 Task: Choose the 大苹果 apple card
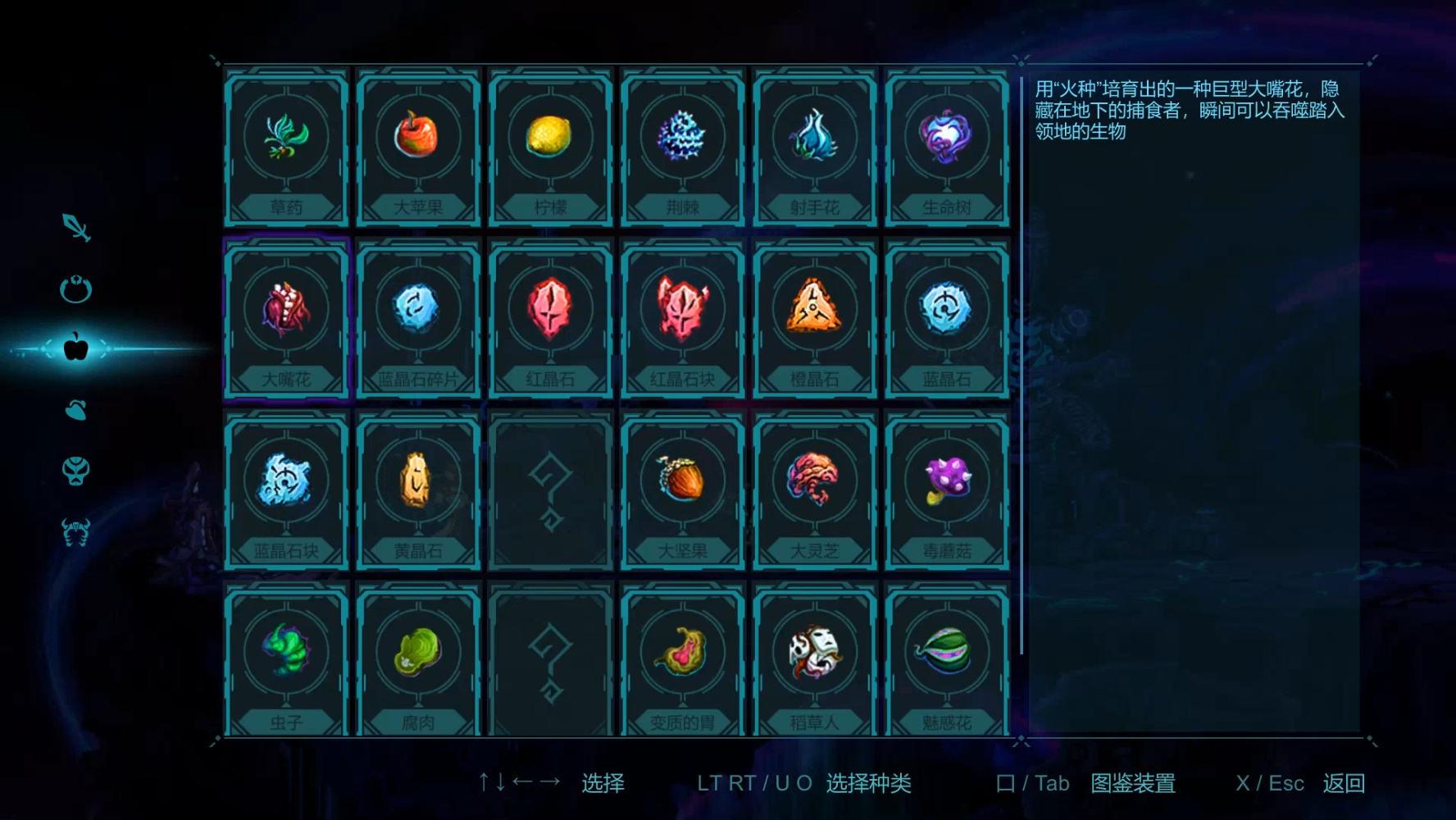point(418,146)
